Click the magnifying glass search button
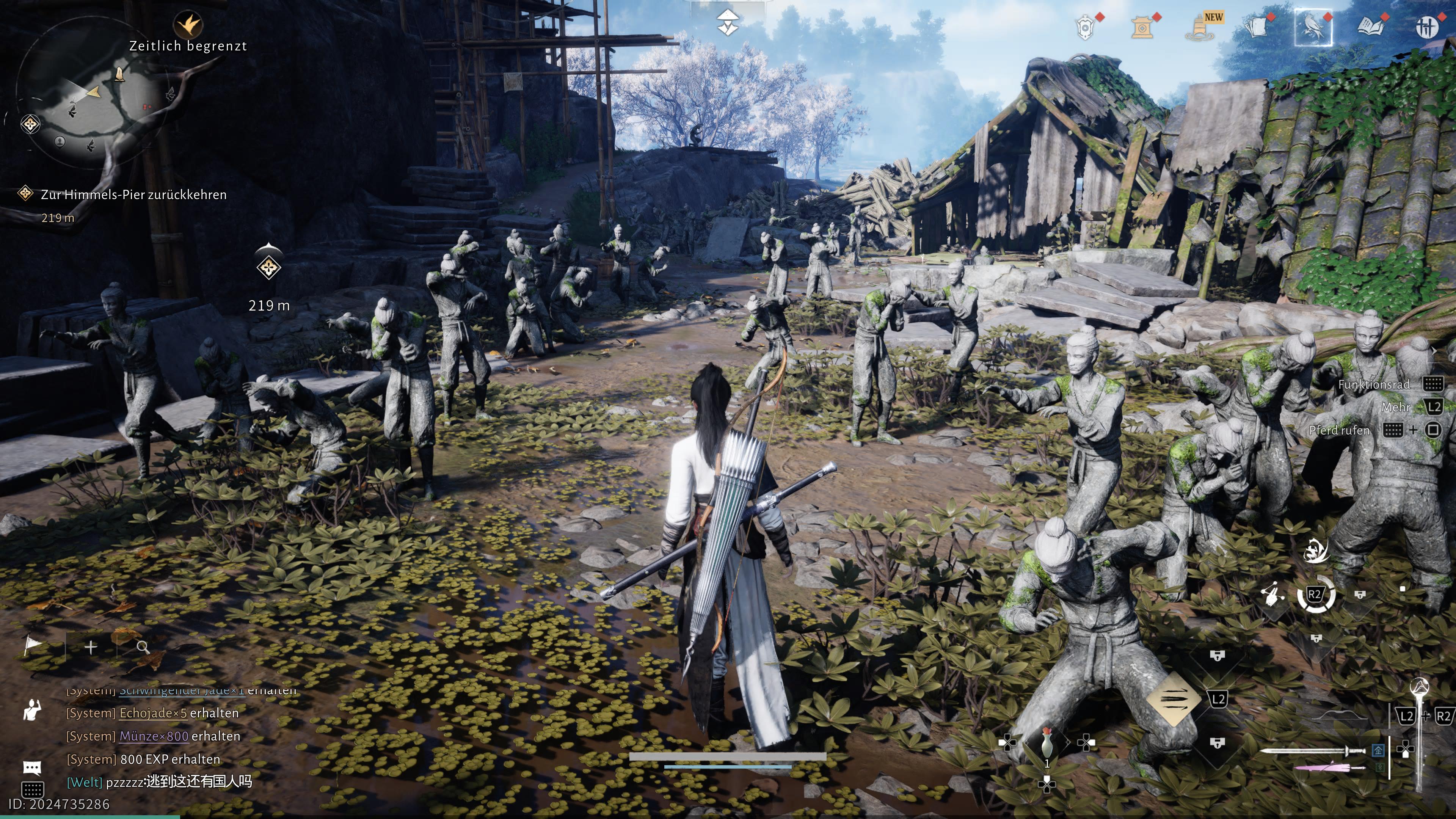1456x819 pixels. [143, 647]
